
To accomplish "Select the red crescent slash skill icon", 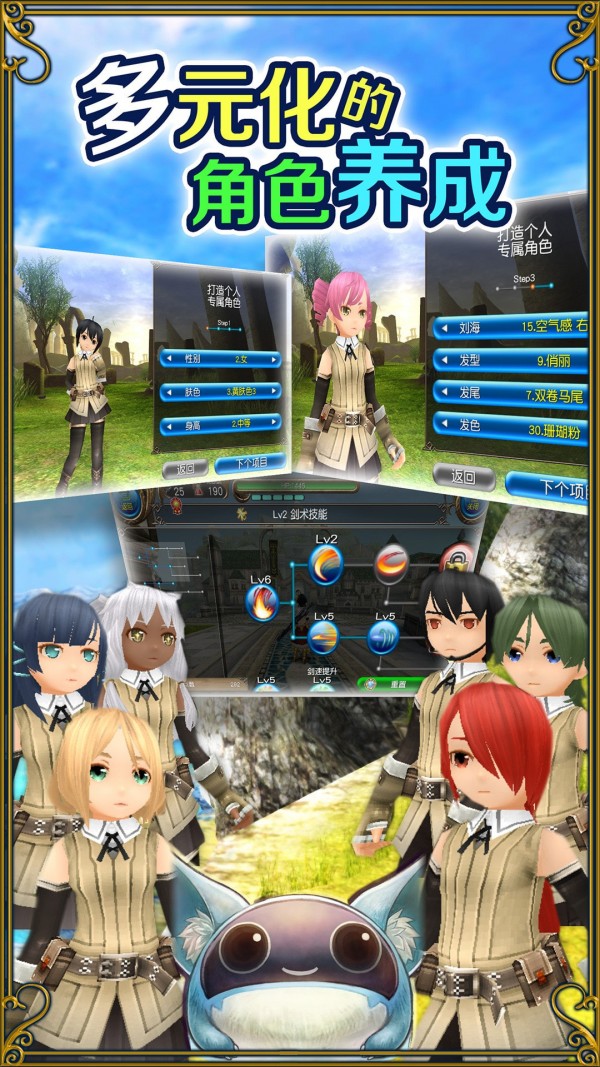I will point(391,565).
